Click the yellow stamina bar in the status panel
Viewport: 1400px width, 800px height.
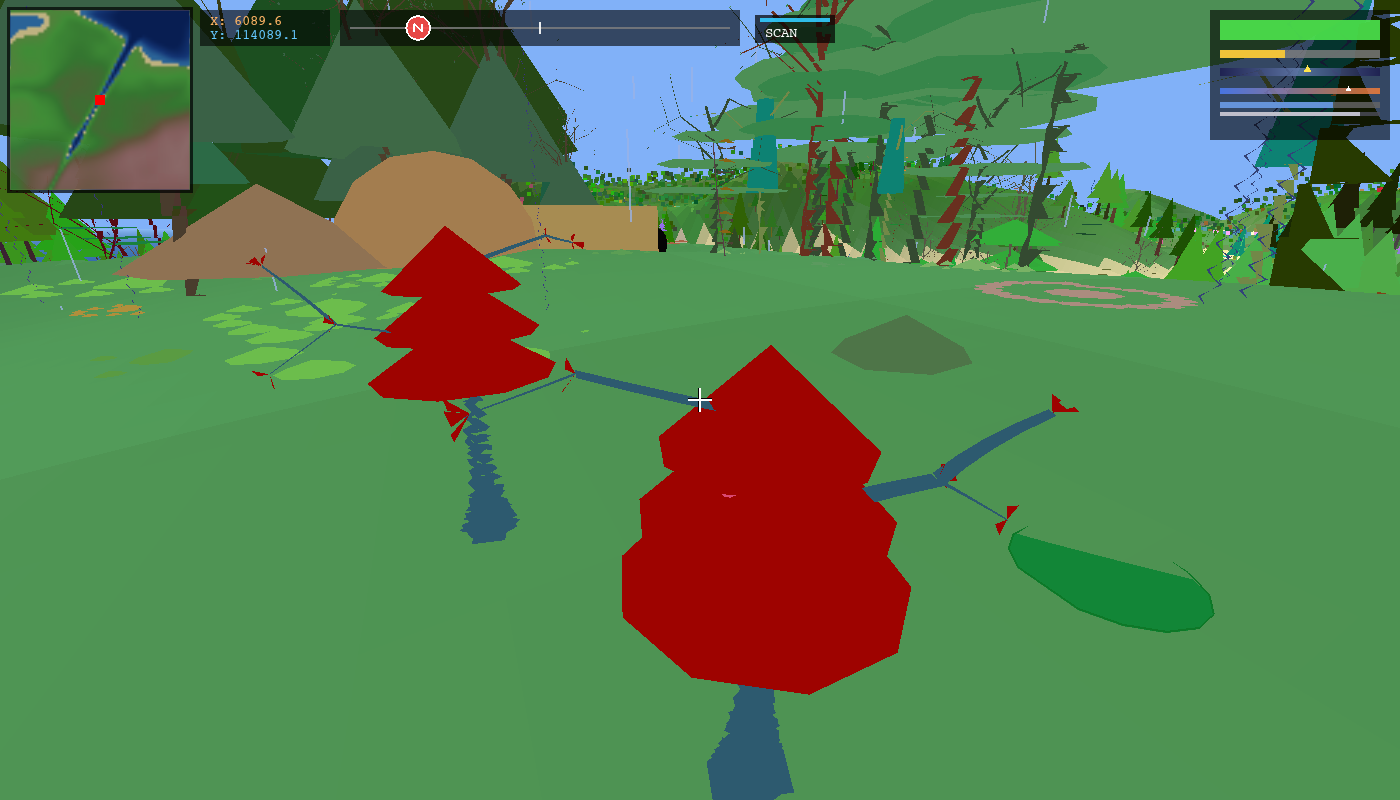point(1252,53)
